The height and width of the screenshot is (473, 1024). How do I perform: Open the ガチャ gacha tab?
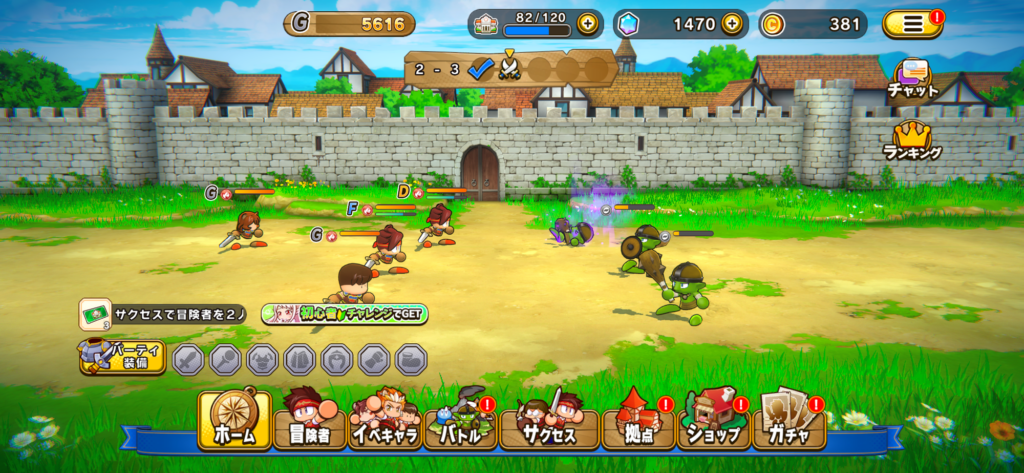click(x=790, y=421)
